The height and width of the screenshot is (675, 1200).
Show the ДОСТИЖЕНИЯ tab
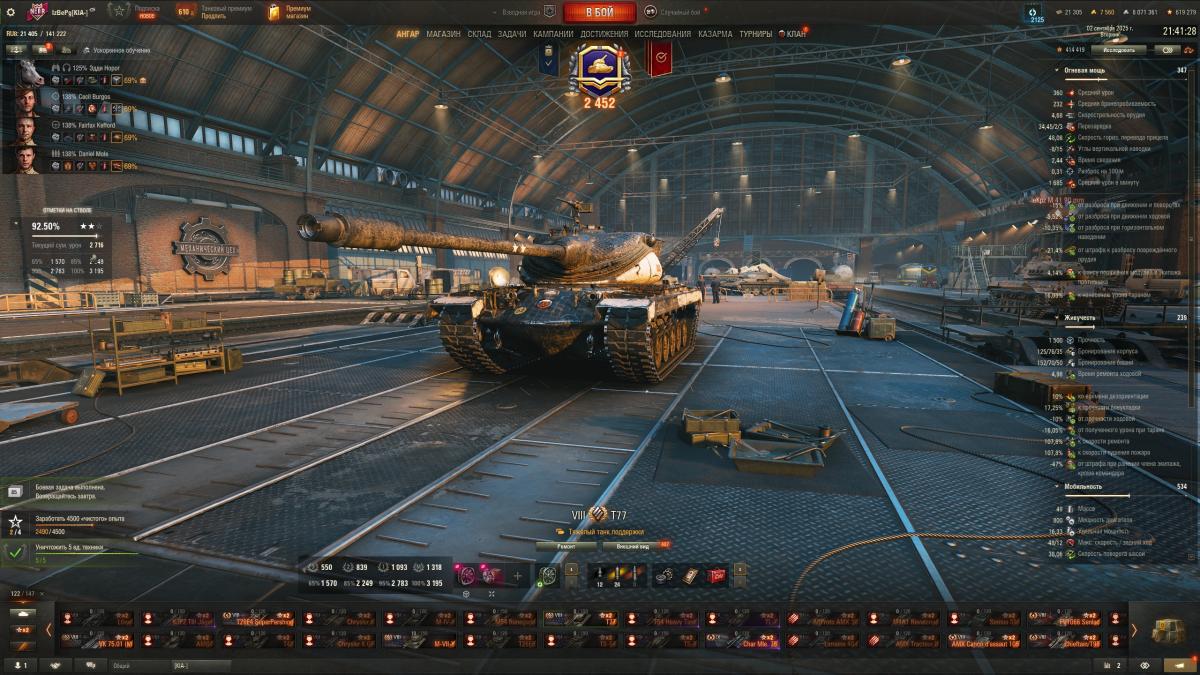(x=604, y=34)
